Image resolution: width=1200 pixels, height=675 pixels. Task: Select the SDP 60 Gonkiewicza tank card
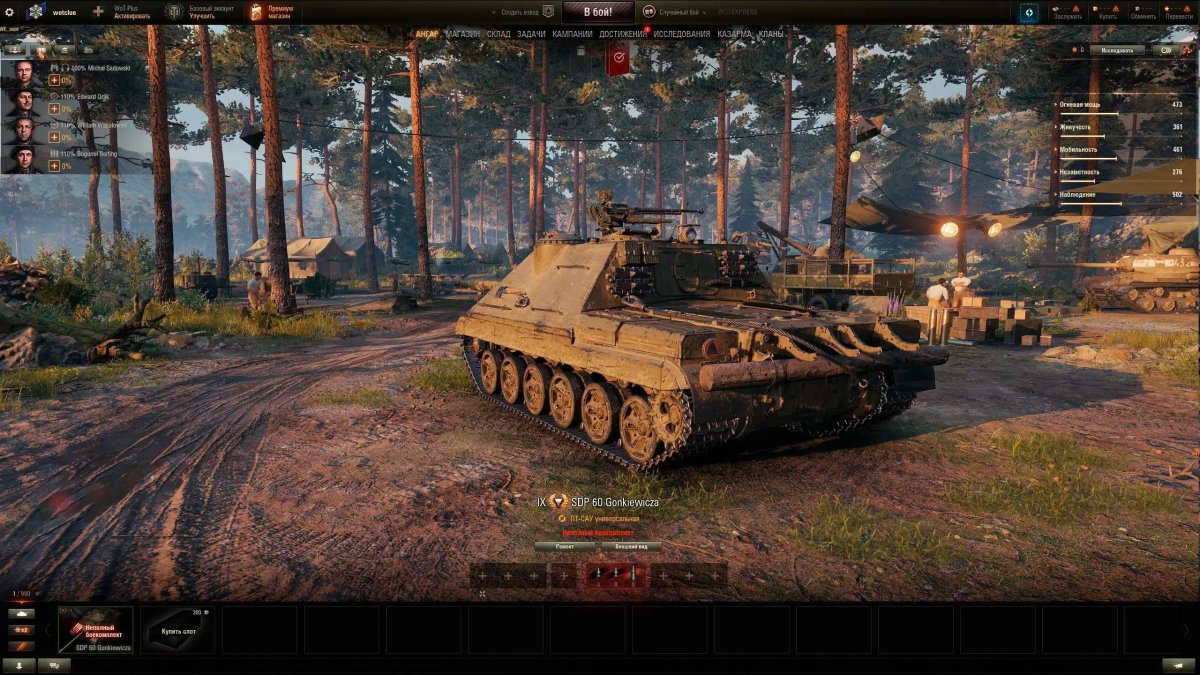point(95,630)
